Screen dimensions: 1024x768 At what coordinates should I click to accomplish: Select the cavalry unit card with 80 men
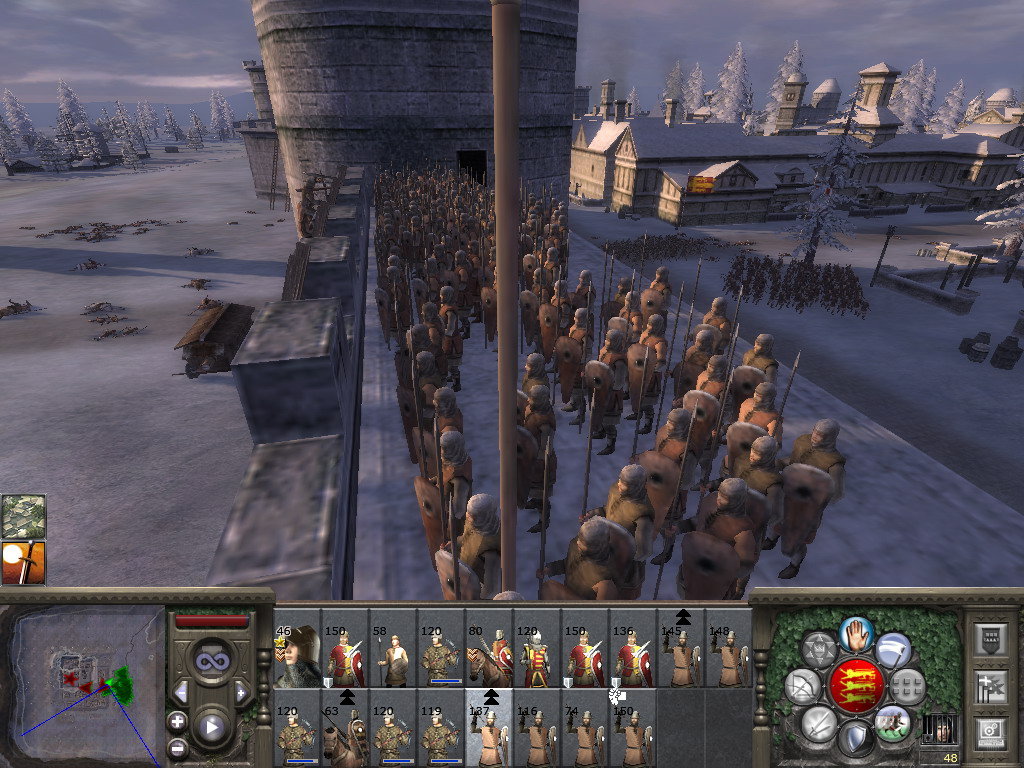coord(488,657)
